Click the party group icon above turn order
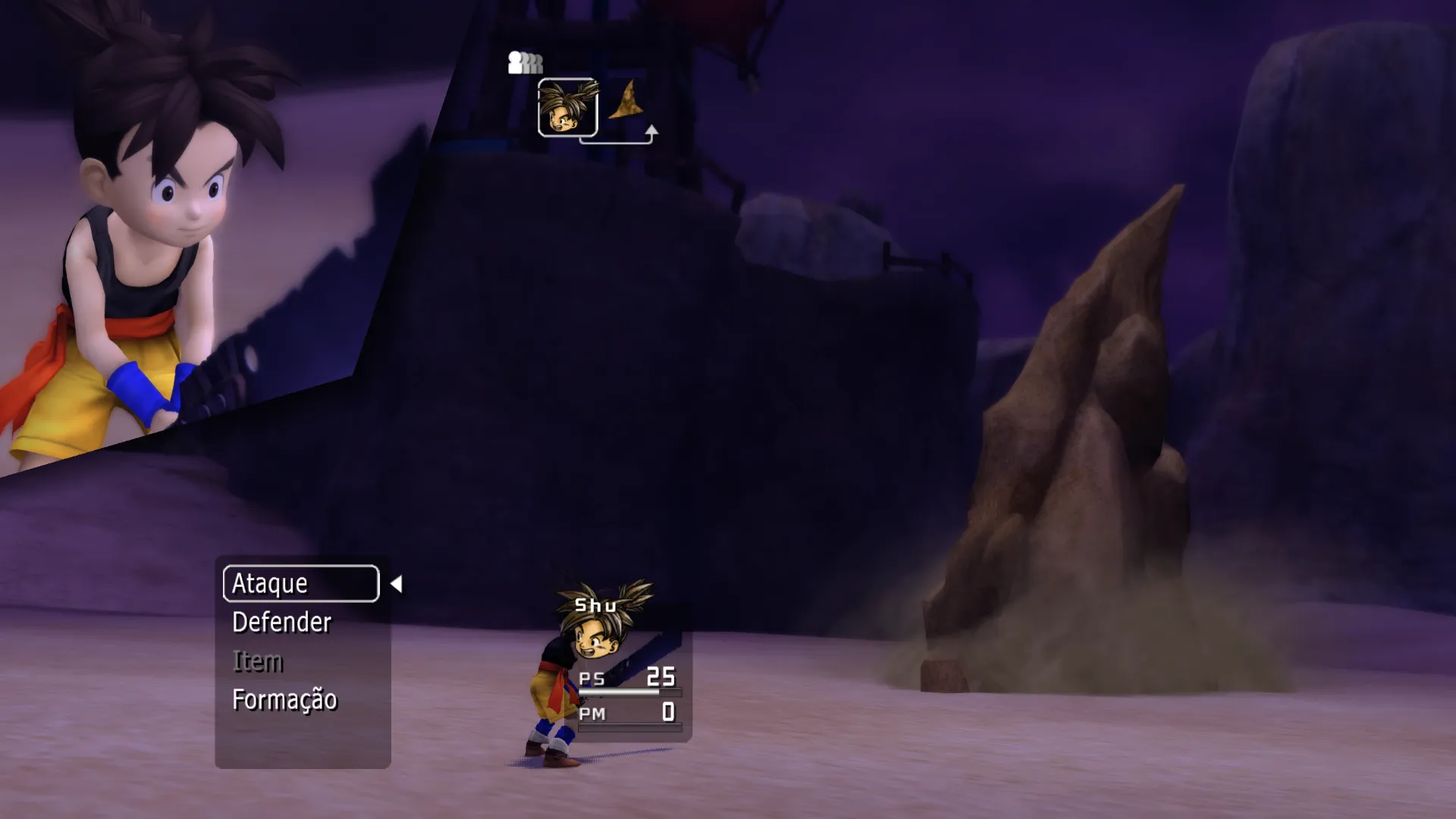Viewport: 1456px width, 819px height. point(525,62)
